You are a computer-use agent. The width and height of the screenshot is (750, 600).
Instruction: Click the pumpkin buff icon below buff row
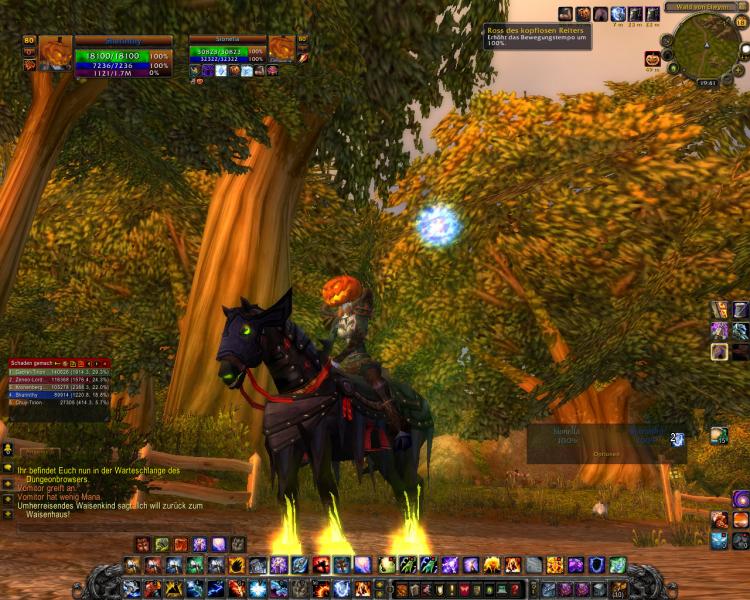(x=652, y=58)
